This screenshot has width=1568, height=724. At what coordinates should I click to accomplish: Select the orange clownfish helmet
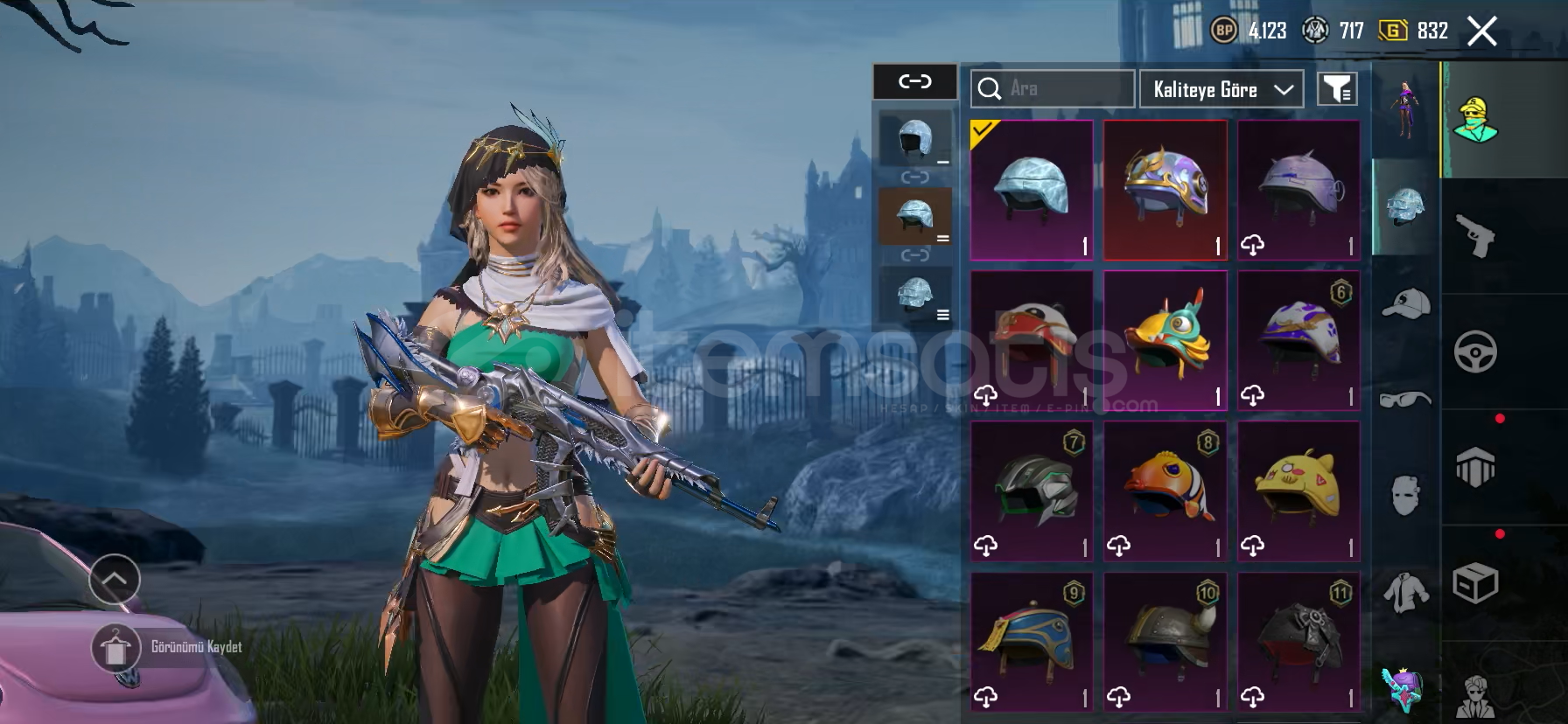[1165, 491]
